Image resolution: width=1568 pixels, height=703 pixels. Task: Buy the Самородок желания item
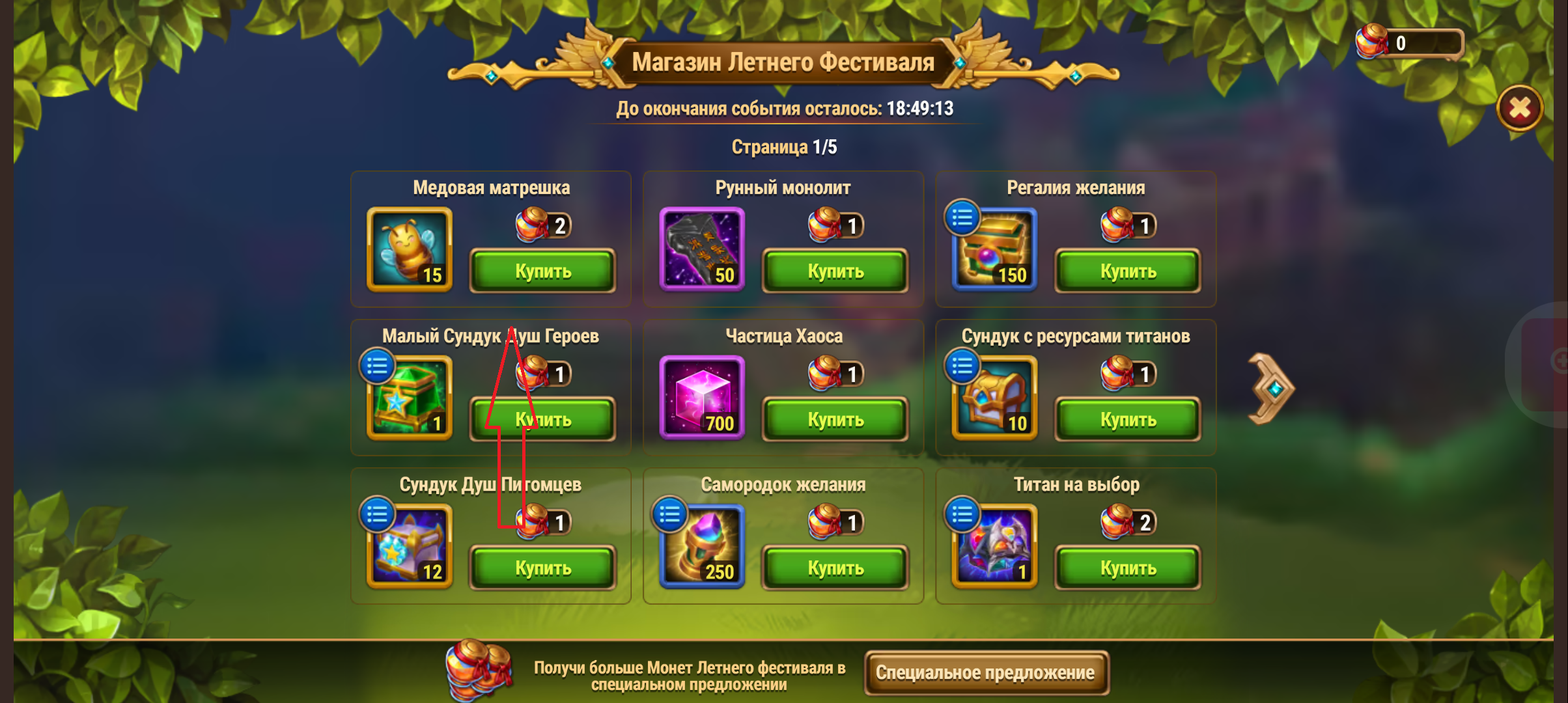[835, 568]
